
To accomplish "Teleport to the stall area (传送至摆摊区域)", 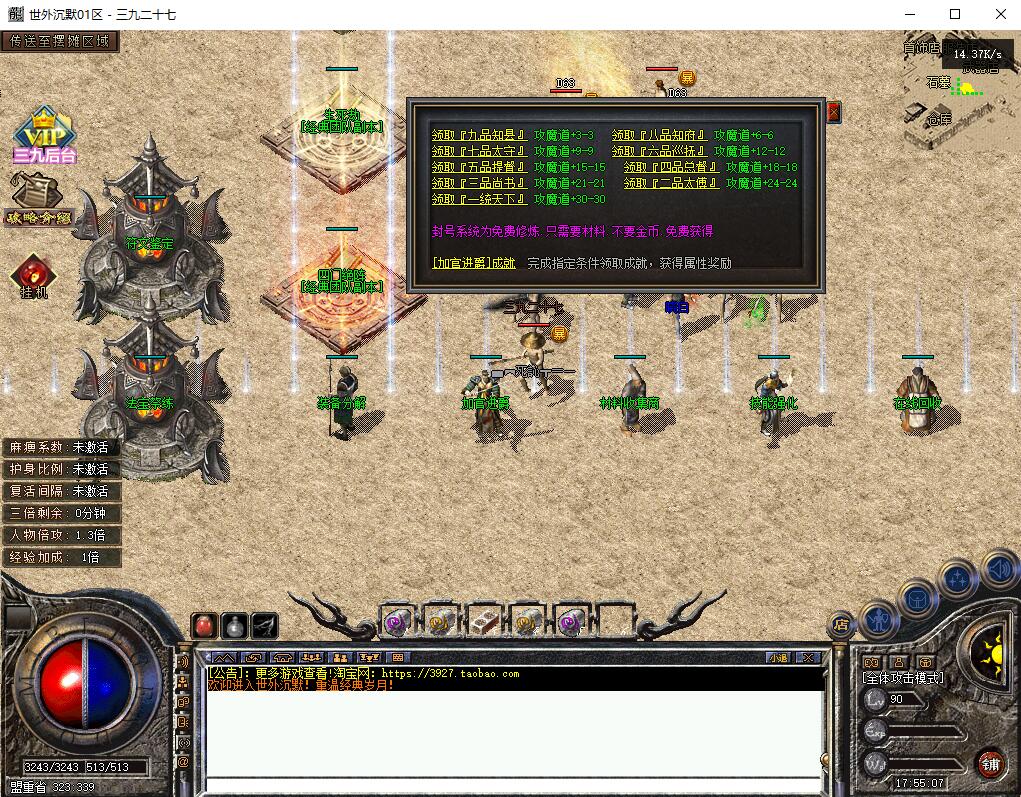I will 60,41.
